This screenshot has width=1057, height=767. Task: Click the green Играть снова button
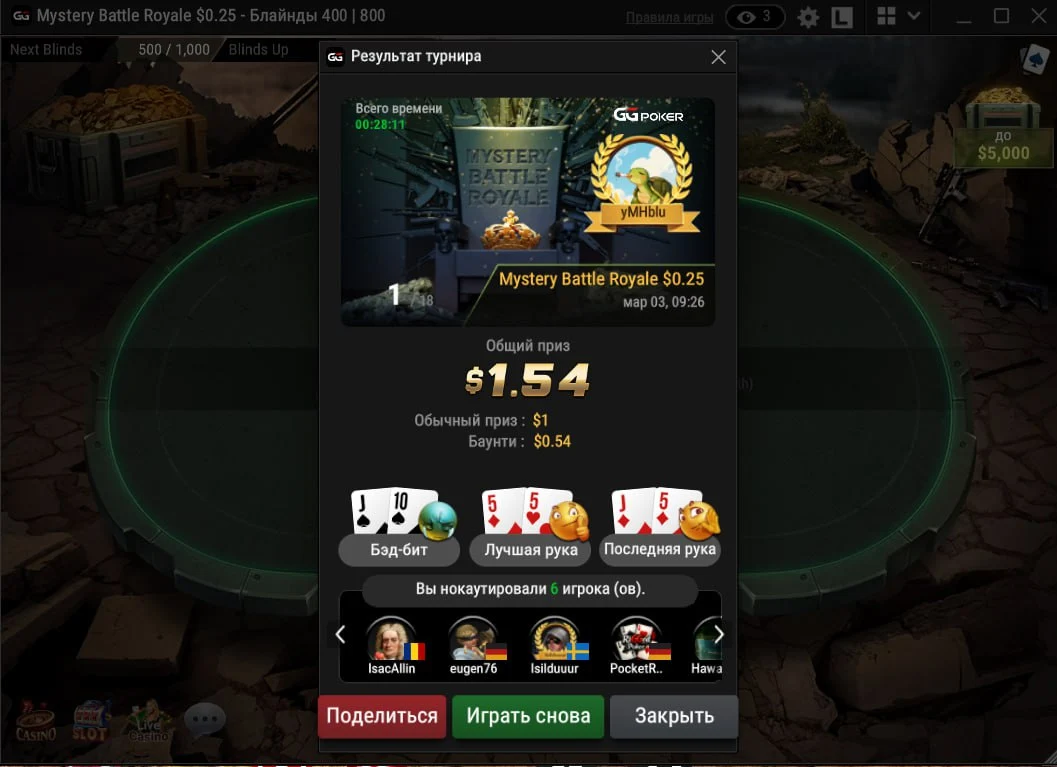(528, 716)
